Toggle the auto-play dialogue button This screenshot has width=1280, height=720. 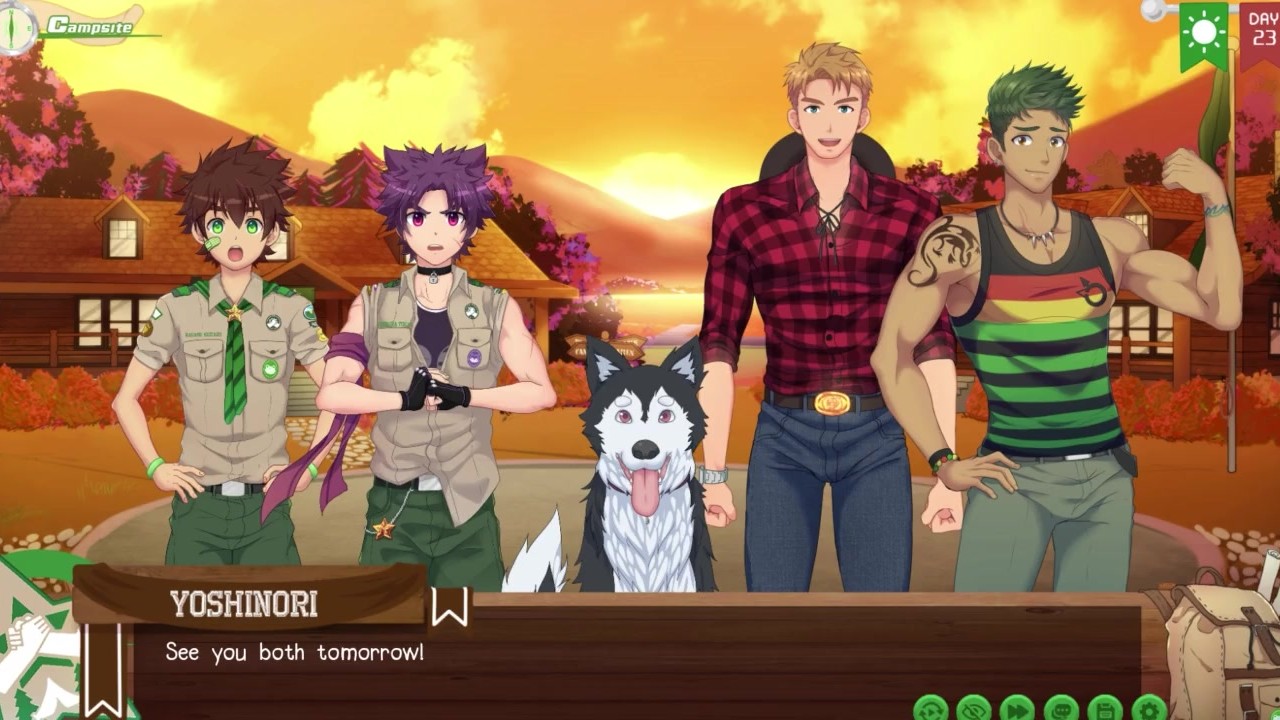point(931,709)
